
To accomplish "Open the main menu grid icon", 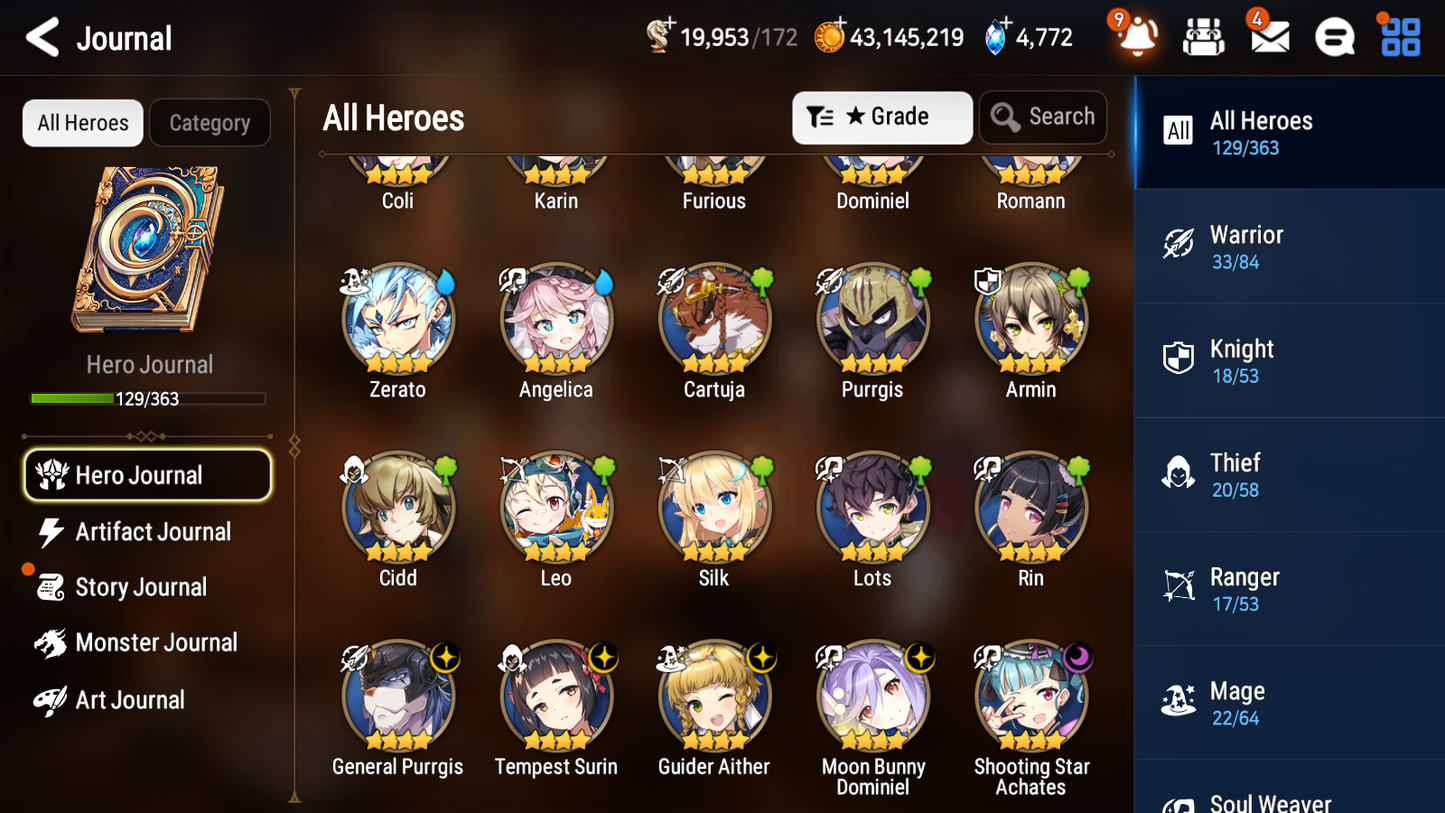I will coord(1398,36).
